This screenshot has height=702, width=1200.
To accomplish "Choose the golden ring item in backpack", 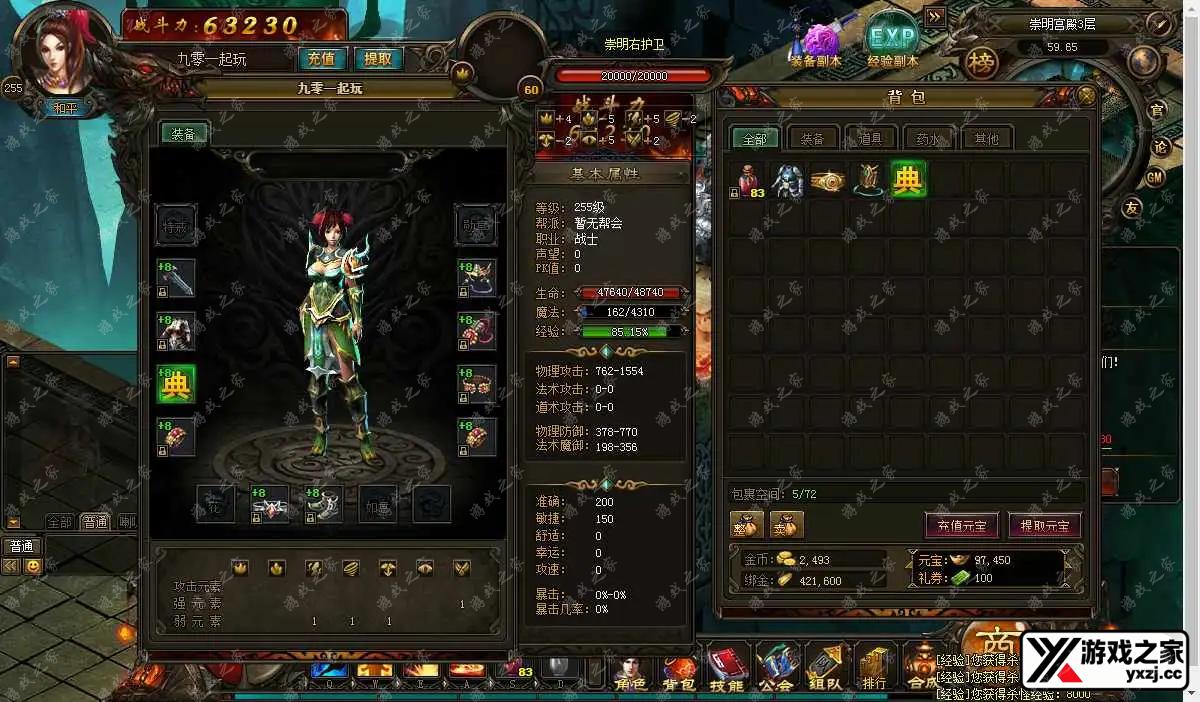I will click(828, 180).
